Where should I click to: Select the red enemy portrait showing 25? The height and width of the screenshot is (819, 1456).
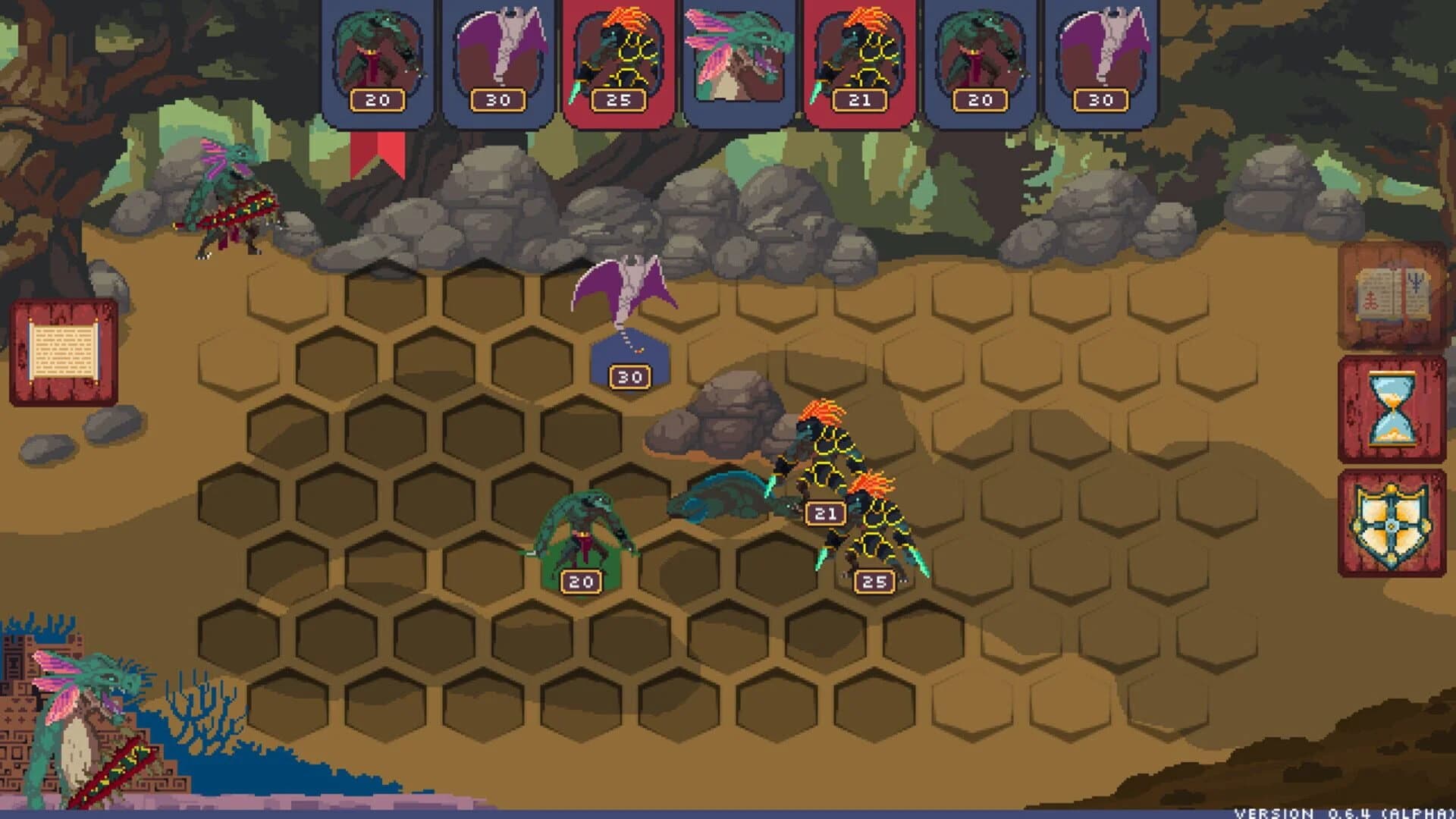(620, 53)
